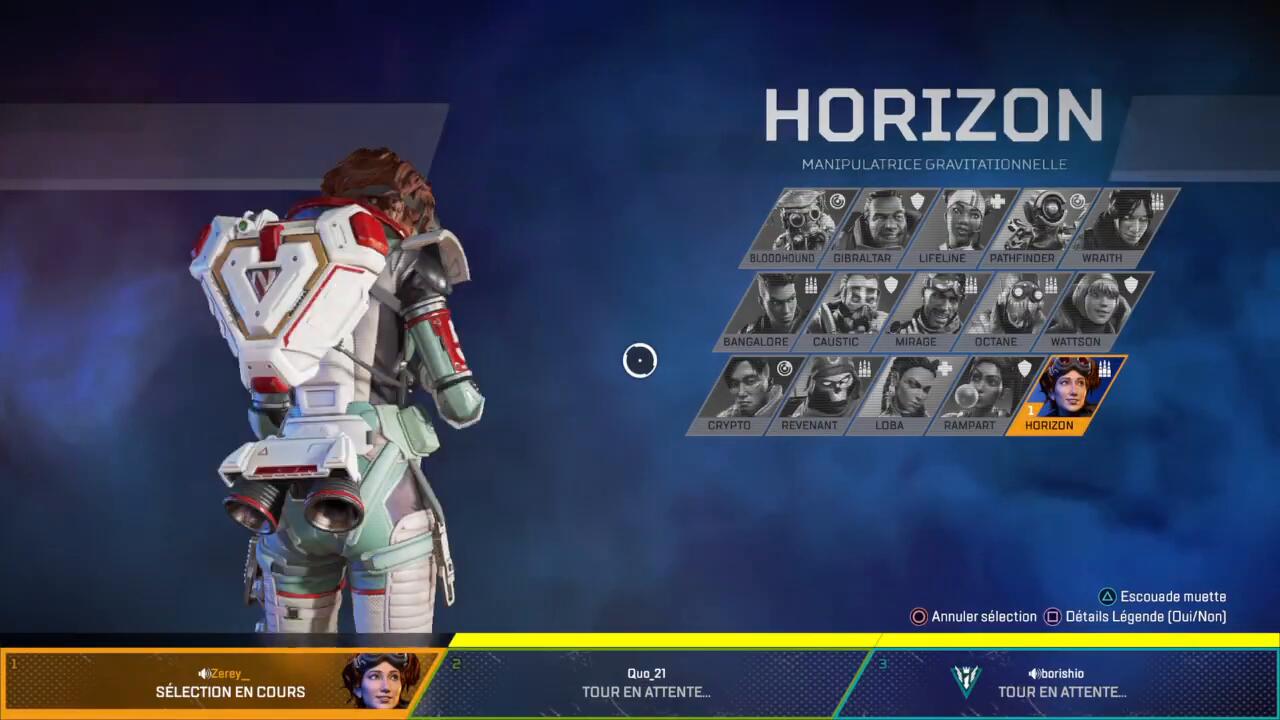
Task: Select borishio's squad slot
Action: click(1060, 682)
